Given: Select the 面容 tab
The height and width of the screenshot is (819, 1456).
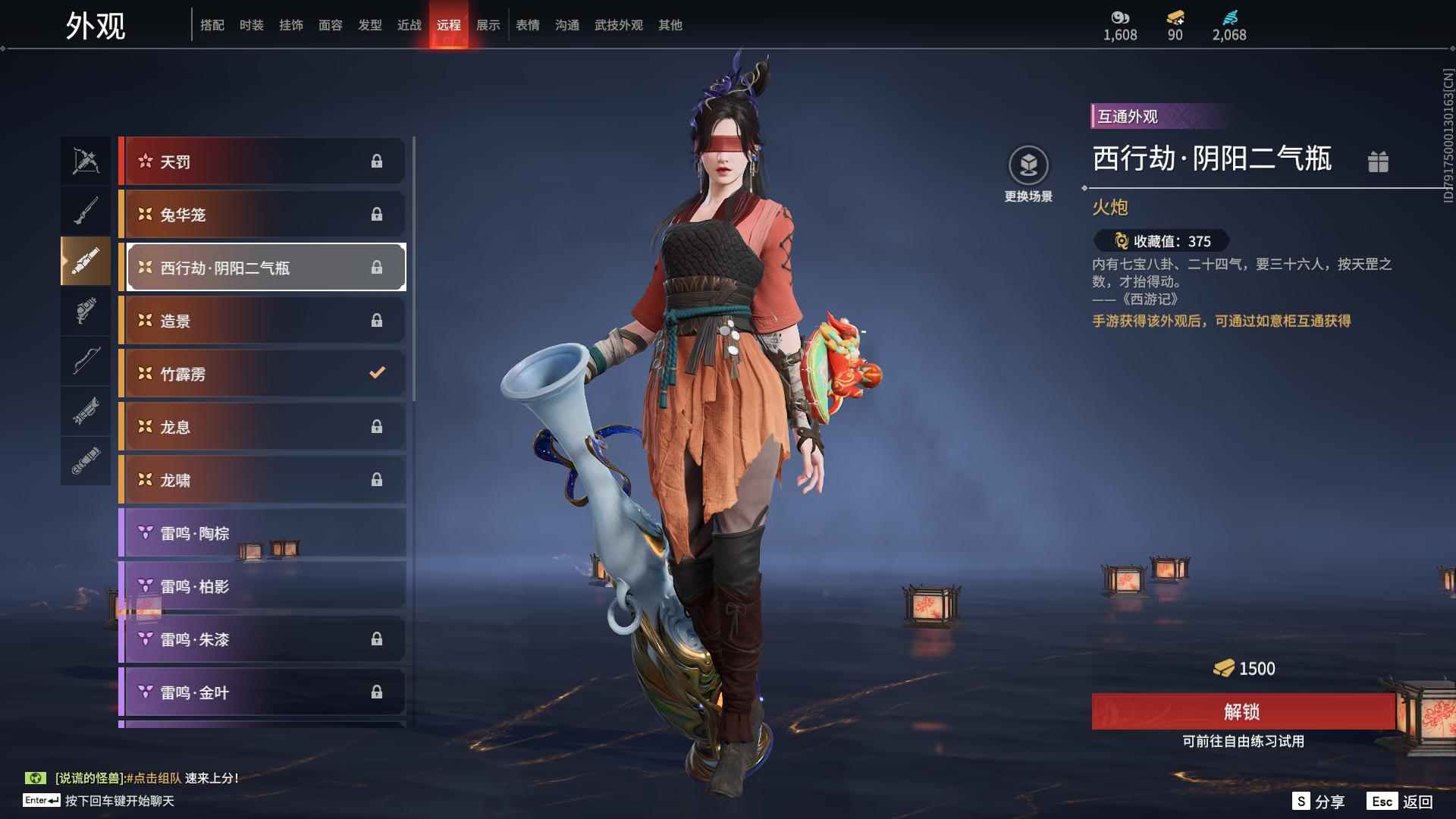Looking at the screenshot, I should point(330,25).
